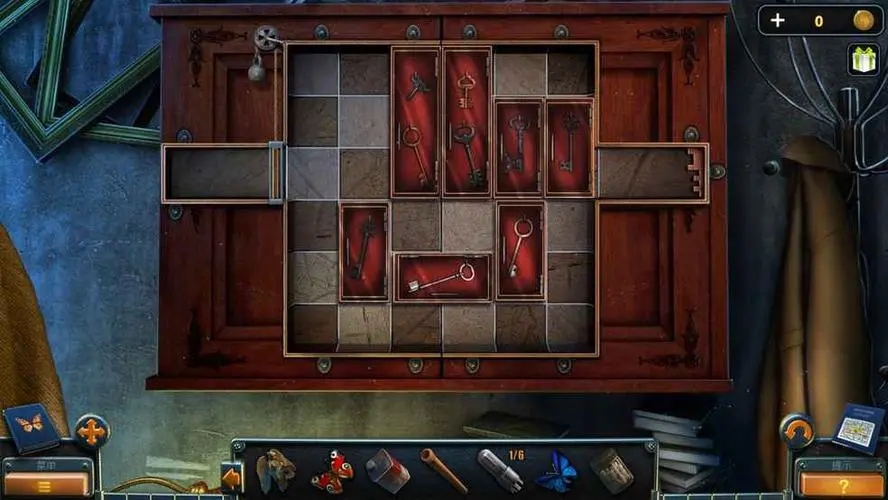The image size is (888, 500).
Task: Select the horizontal red key box tile
Action: 442,278
